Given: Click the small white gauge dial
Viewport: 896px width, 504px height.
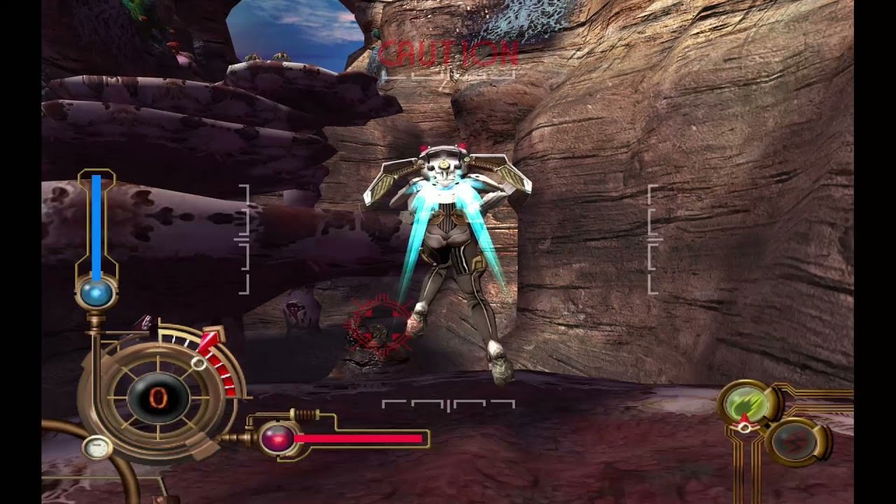Looking at the screenshot, I should click(96, 447).
